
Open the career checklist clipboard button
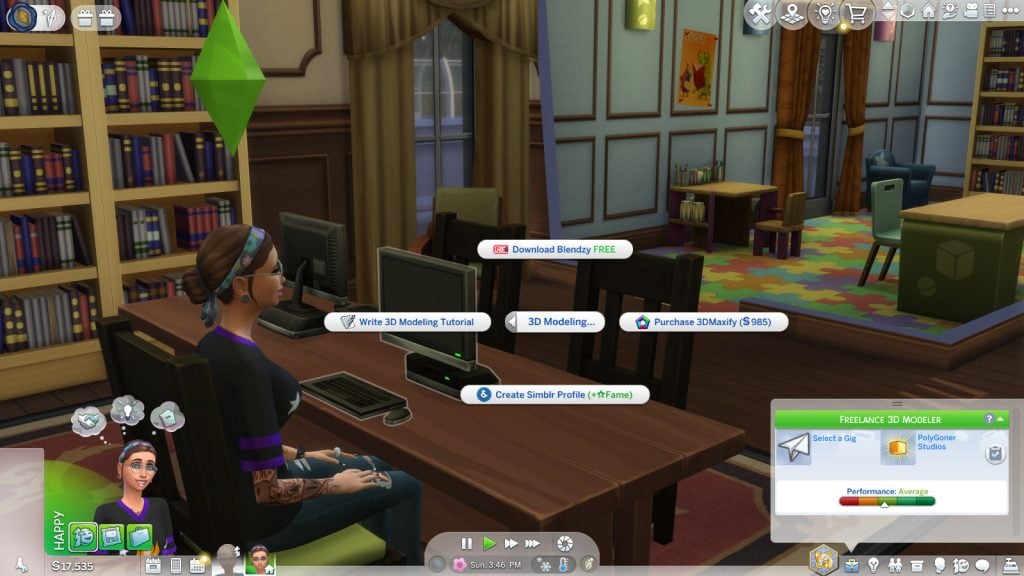point(994,454)
